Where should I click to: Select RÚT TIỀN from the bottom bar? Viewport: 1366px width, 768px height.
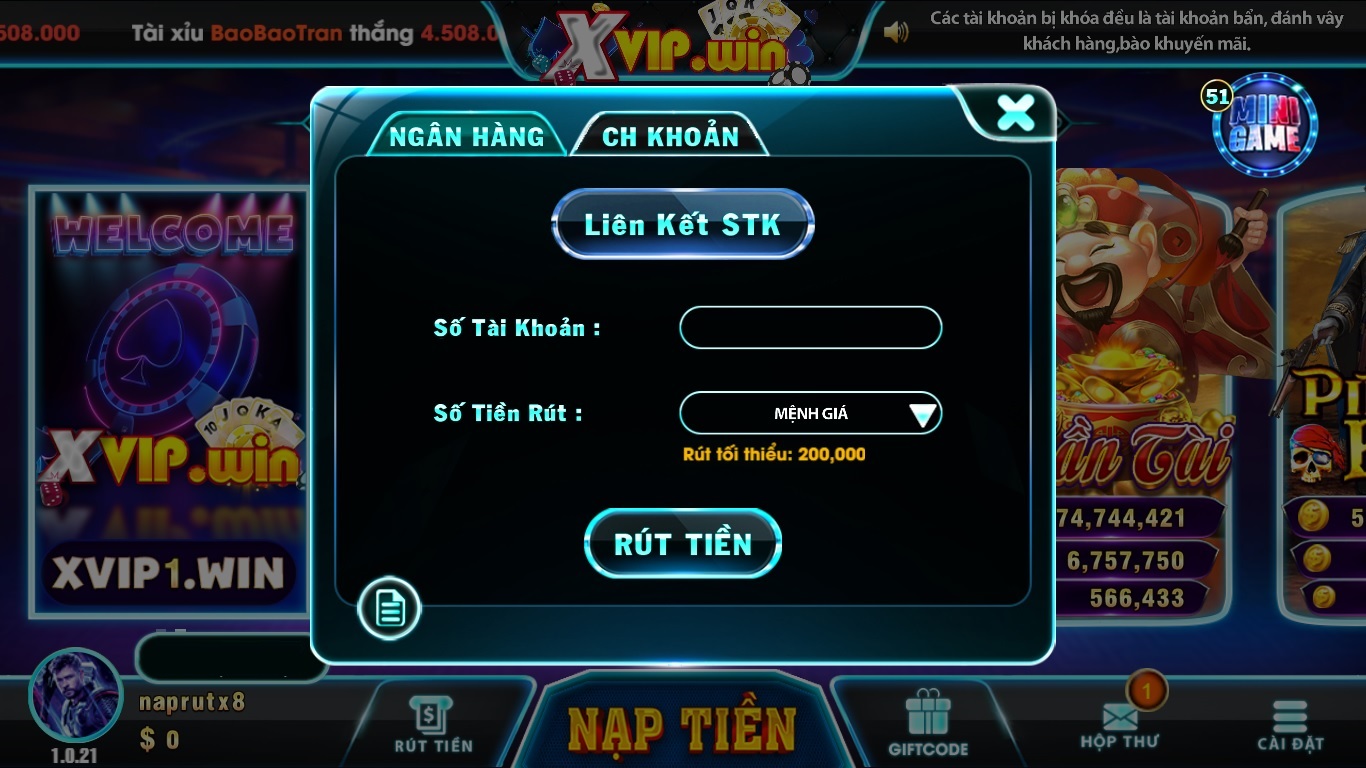[x=431, y=722]
